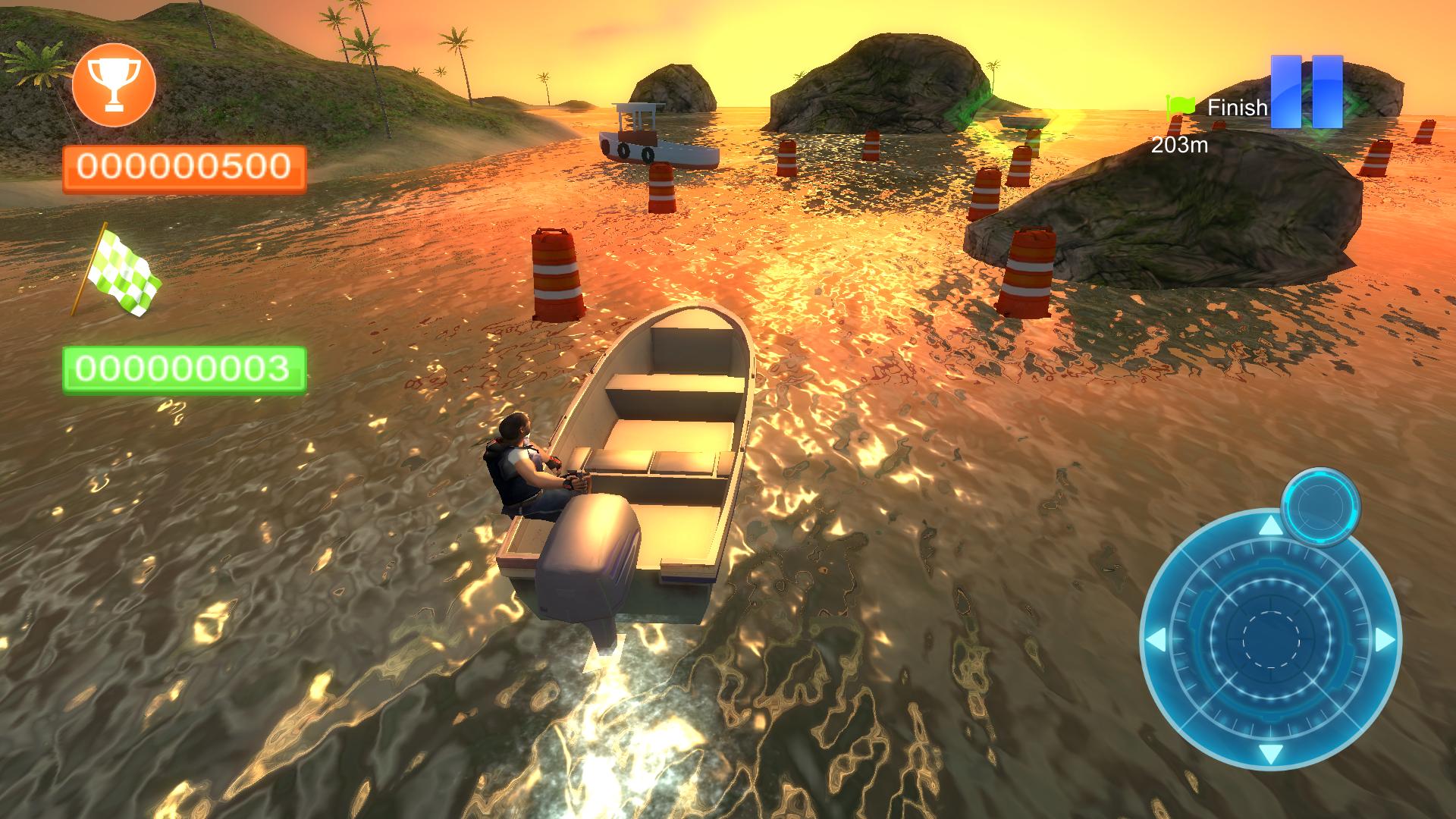The image size is (1456, 819).
Task: Click the Finish text label
Action: (x=1236, y=108)
